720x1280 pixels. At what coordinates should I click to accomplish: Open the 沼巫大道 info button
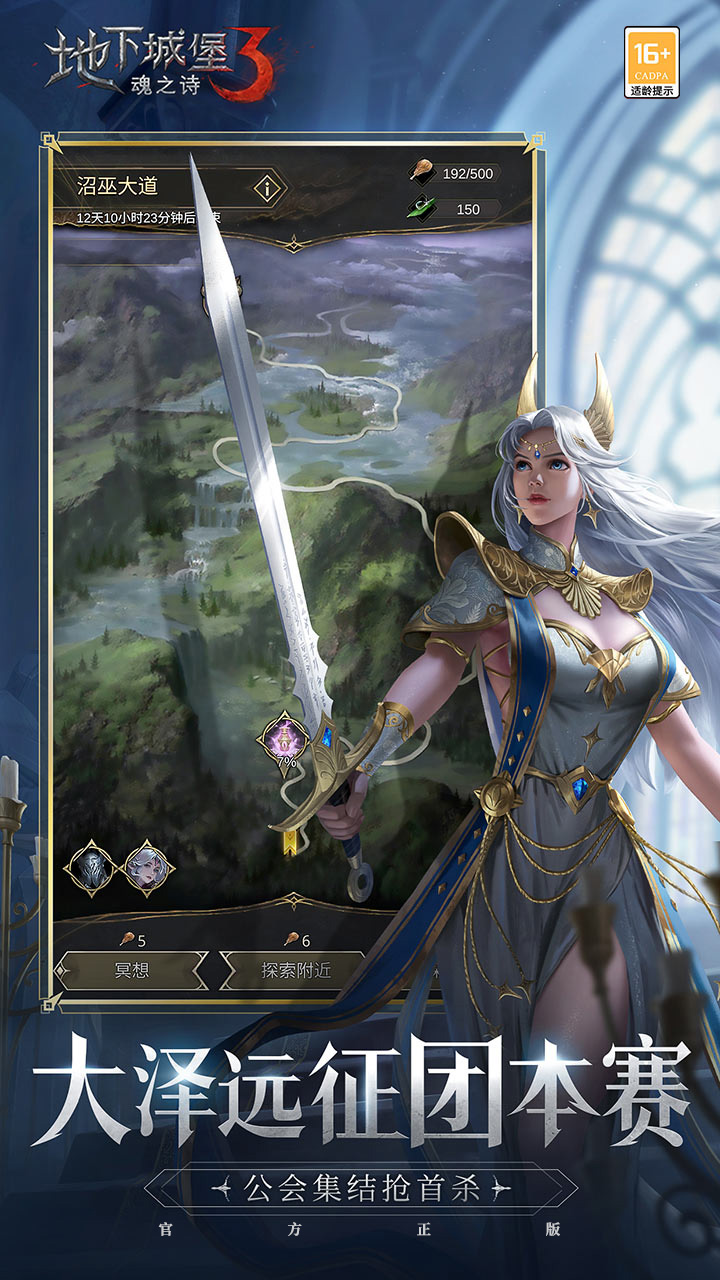[x=266, y=188]
